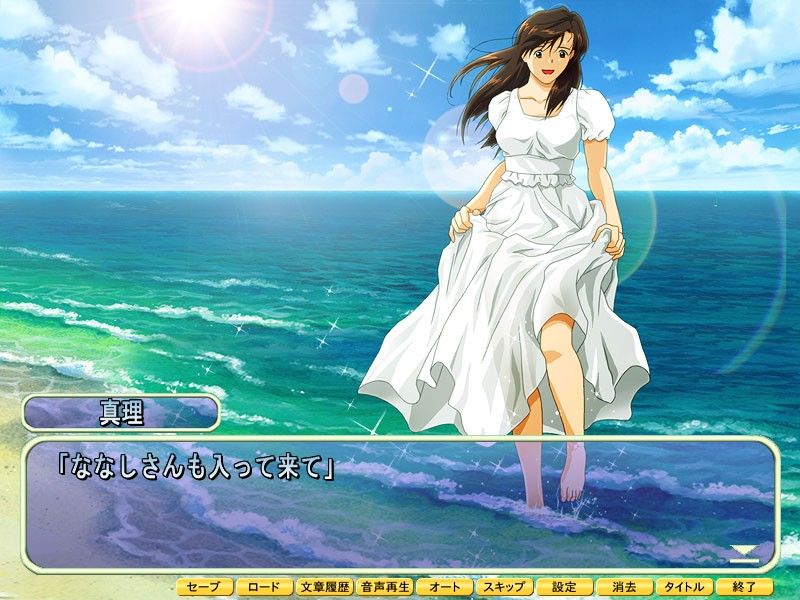Quit the game with 終了 button
Image resolution: width=800 pixels, height=600 pixels.
745,587
